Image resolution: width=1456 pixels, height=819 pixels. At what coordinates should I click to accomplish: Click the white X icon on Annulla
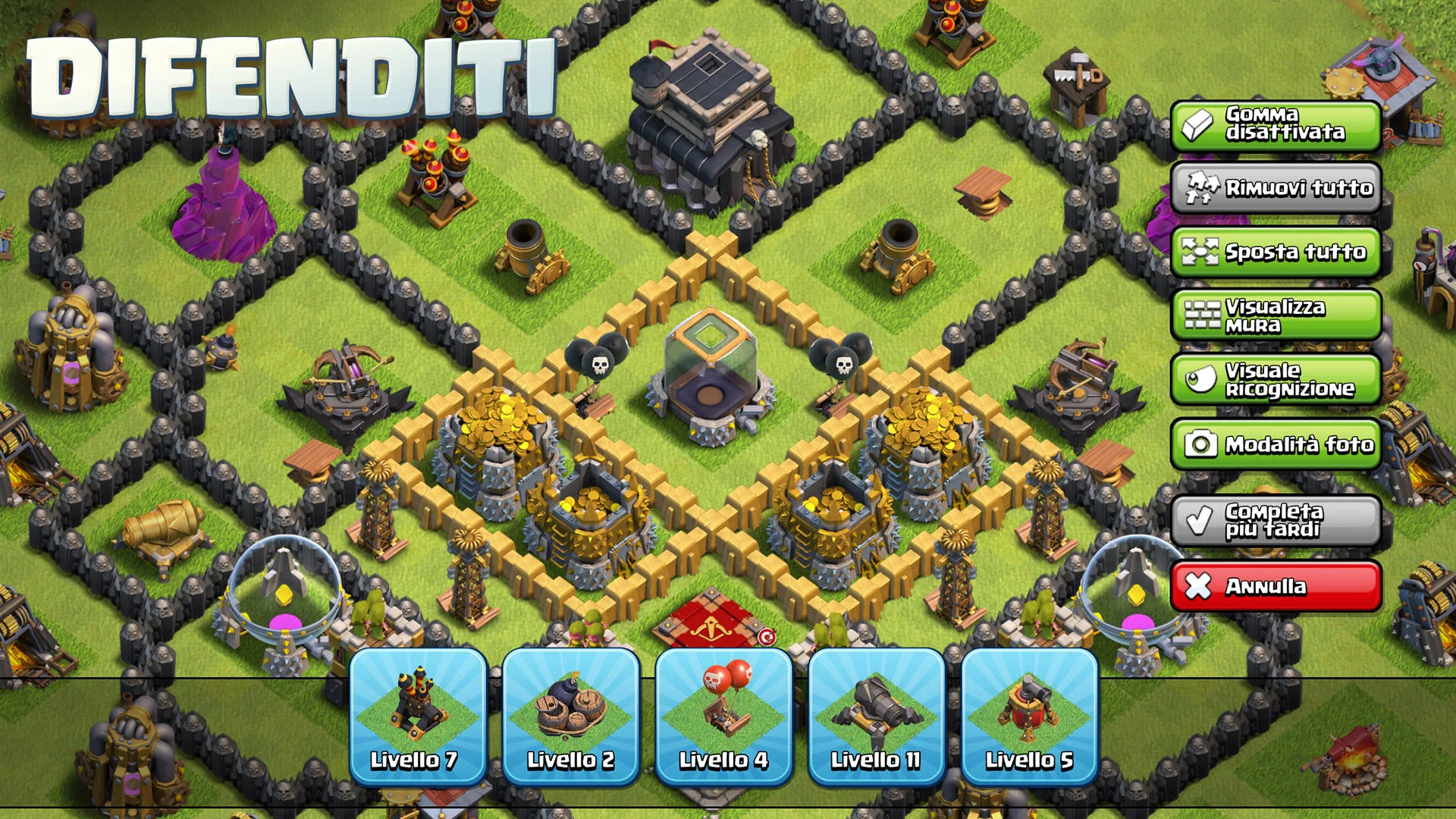[1200, 586]
